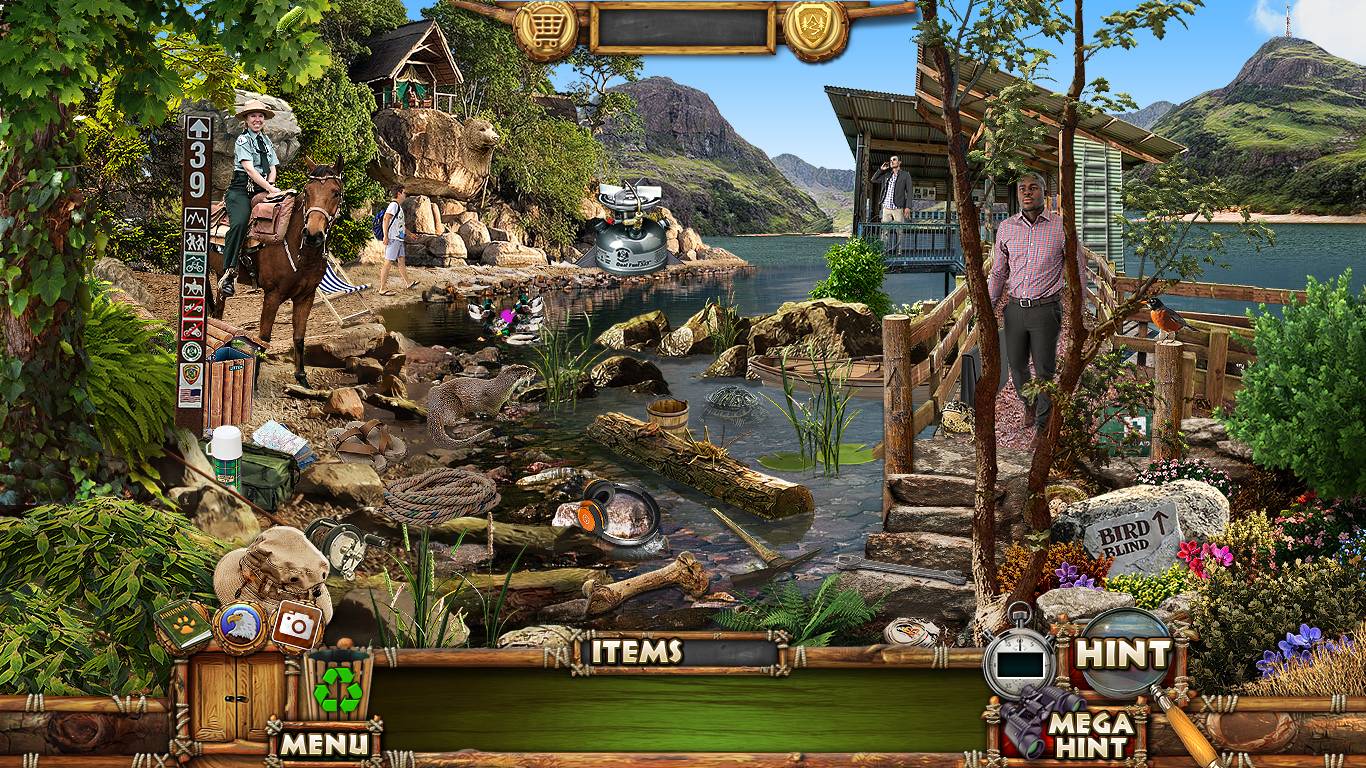The width and height of the screenshot is (1366, 768).
Task: Open the Menu
Action: pyautogui.click(x=323, y=743)
